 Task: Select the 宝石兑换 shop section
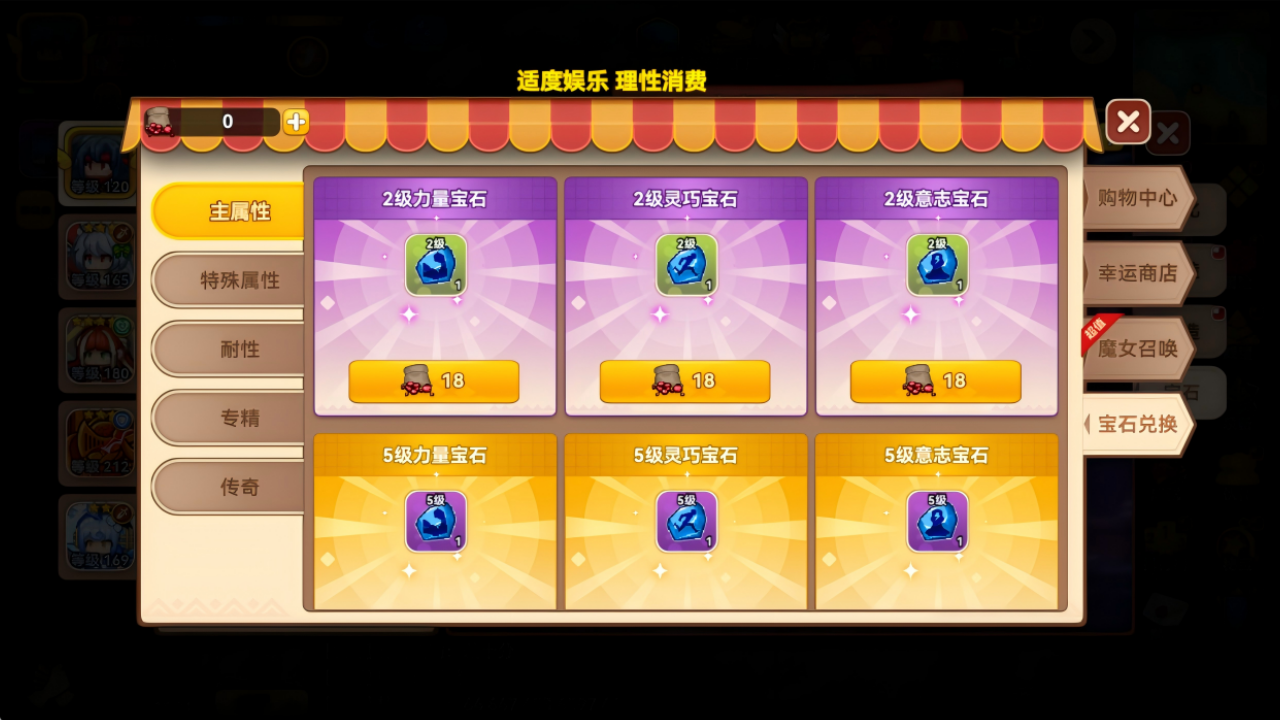[x=1140, y=423]
